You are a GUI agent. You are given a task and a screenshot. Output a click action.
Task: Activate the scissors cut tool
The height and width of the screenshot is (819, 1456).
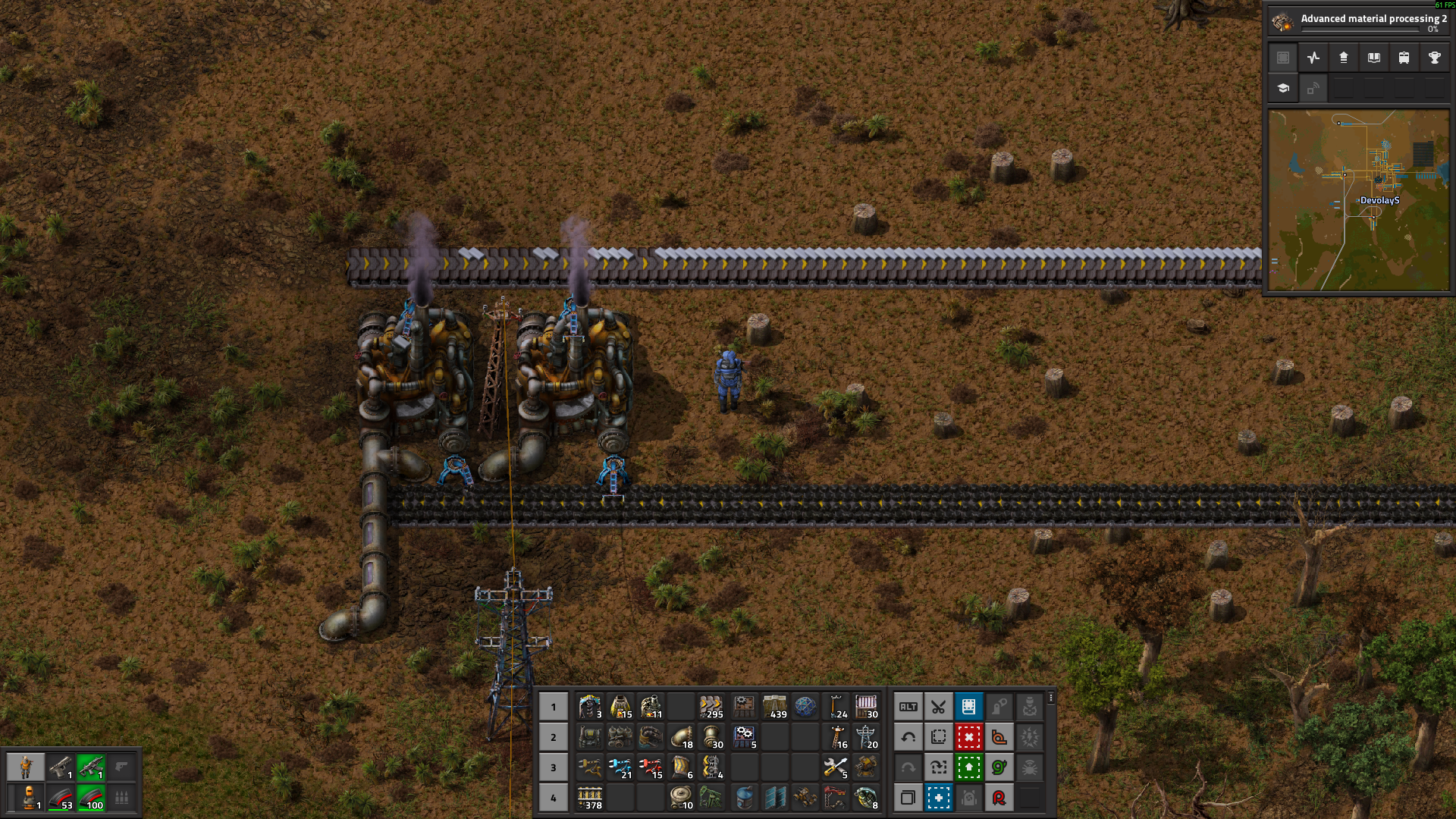[938, 707]
